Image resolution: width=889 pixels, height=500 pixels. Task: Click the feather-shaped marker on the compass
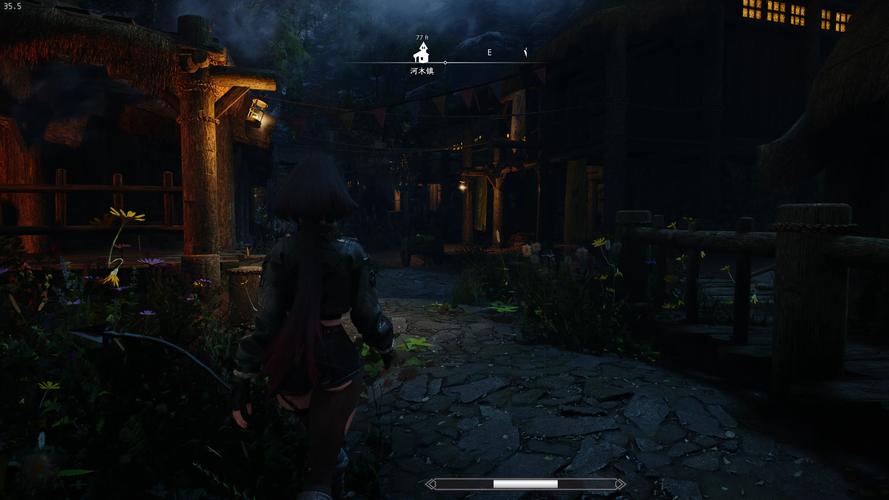point(525,51)
